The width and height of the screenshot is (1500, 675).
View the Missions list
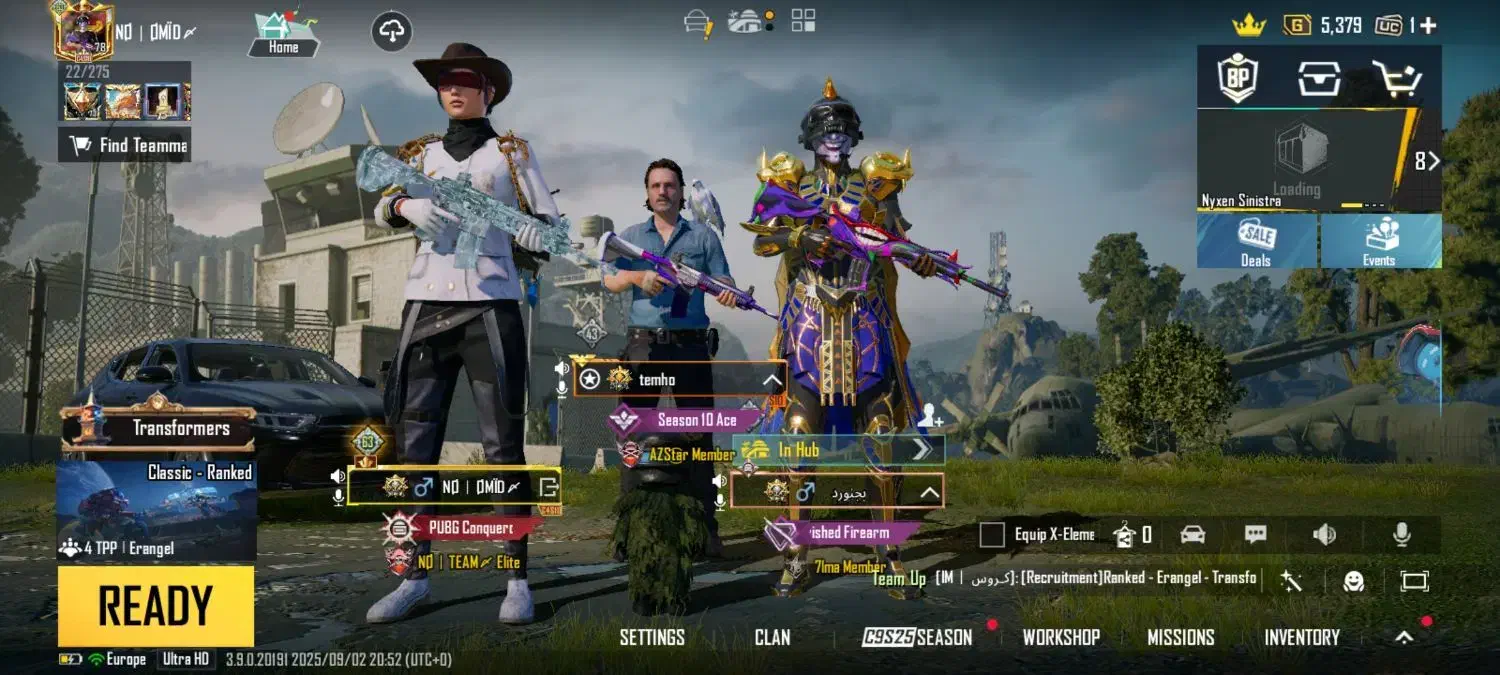1180,637
